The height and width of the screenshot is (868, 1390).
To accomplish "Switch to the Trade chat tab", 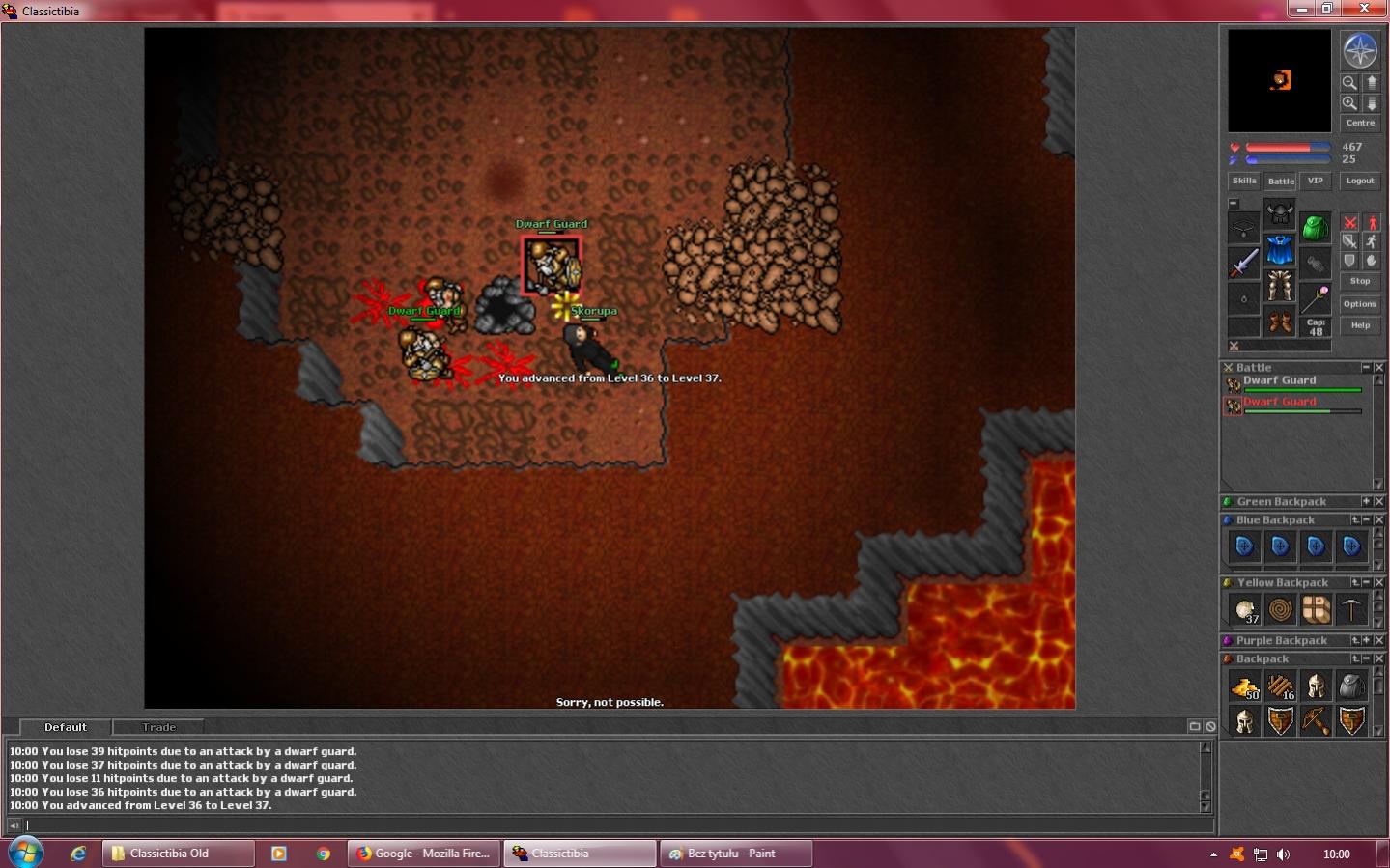I will click(159, 727).
